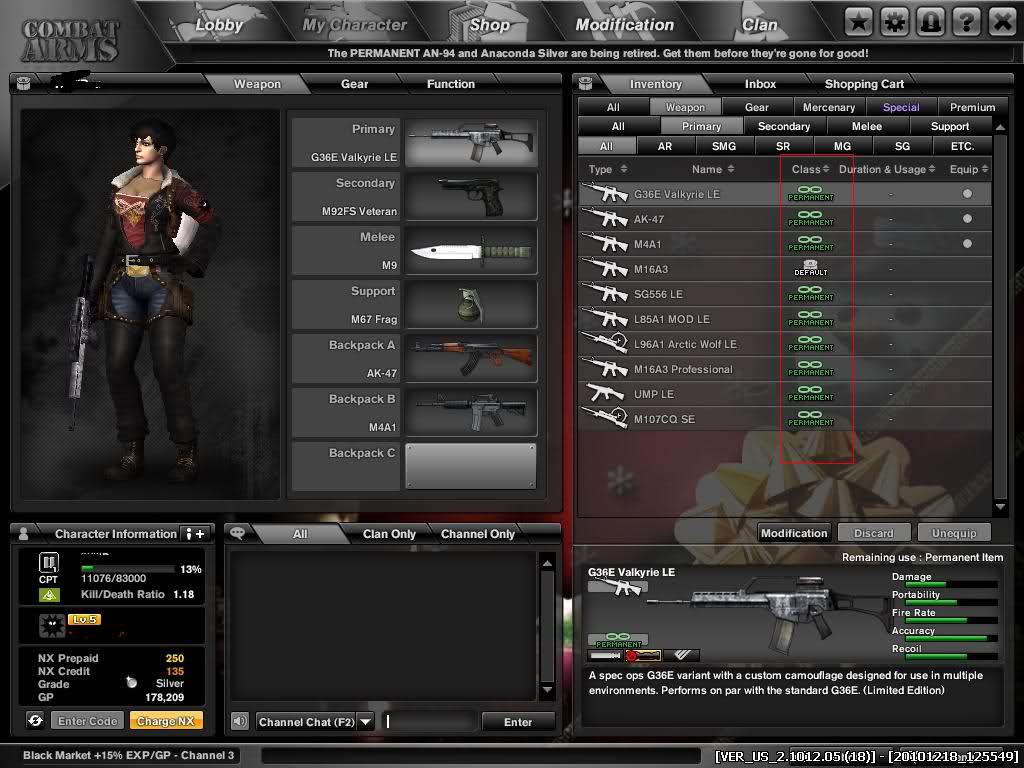The image size is (1024, 768).
Task: Go to the Lobby
Action: (219, 24)
